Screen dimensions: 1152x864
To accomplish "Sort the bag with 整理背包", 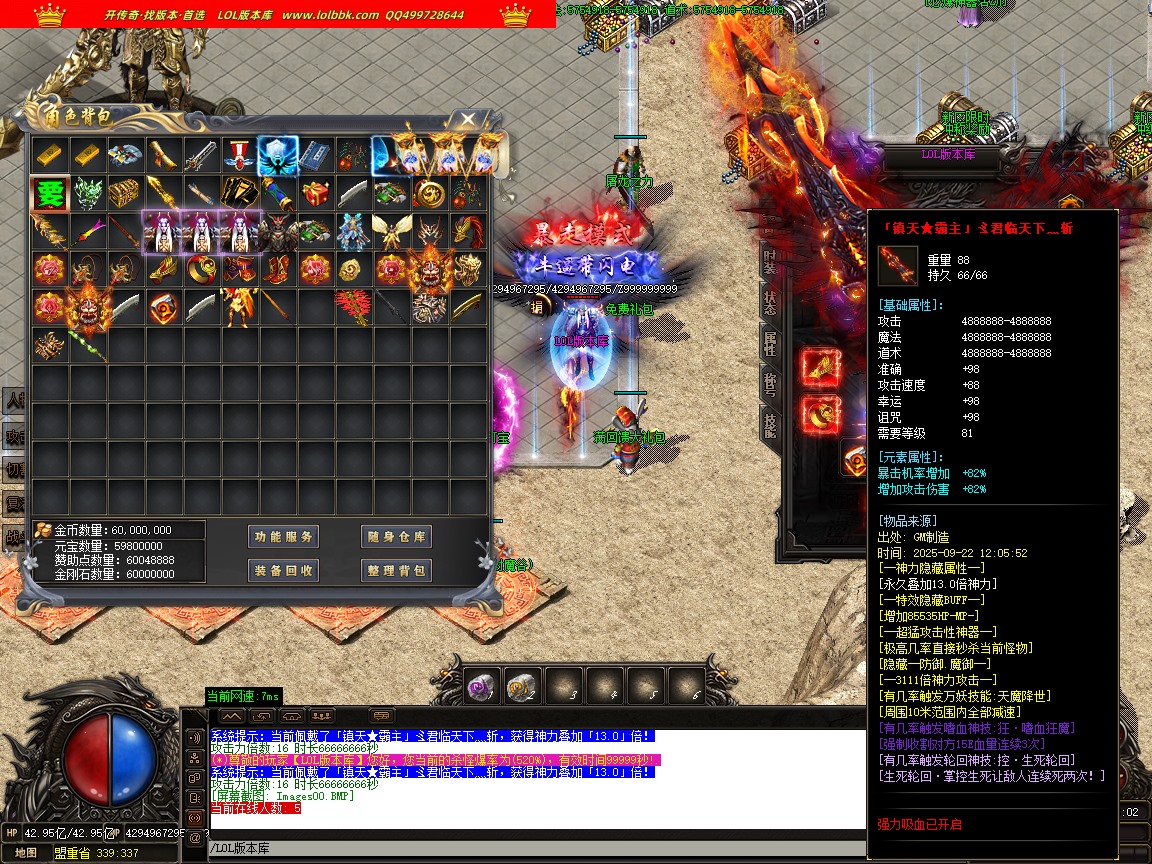I will [x=396, y=570].
